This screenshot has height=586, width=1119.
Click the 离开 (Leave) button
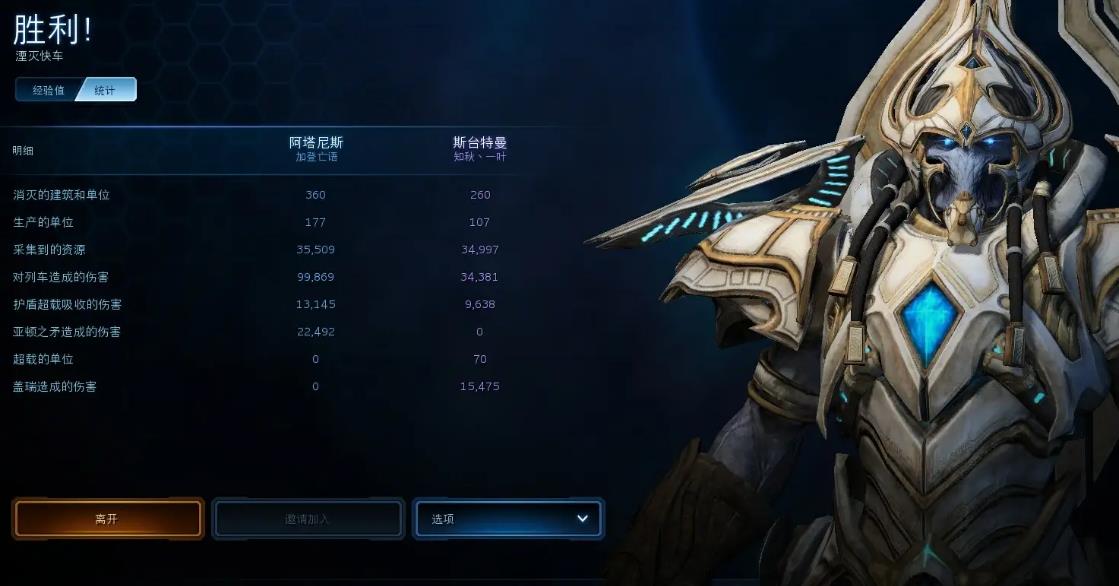coord(108,519)
